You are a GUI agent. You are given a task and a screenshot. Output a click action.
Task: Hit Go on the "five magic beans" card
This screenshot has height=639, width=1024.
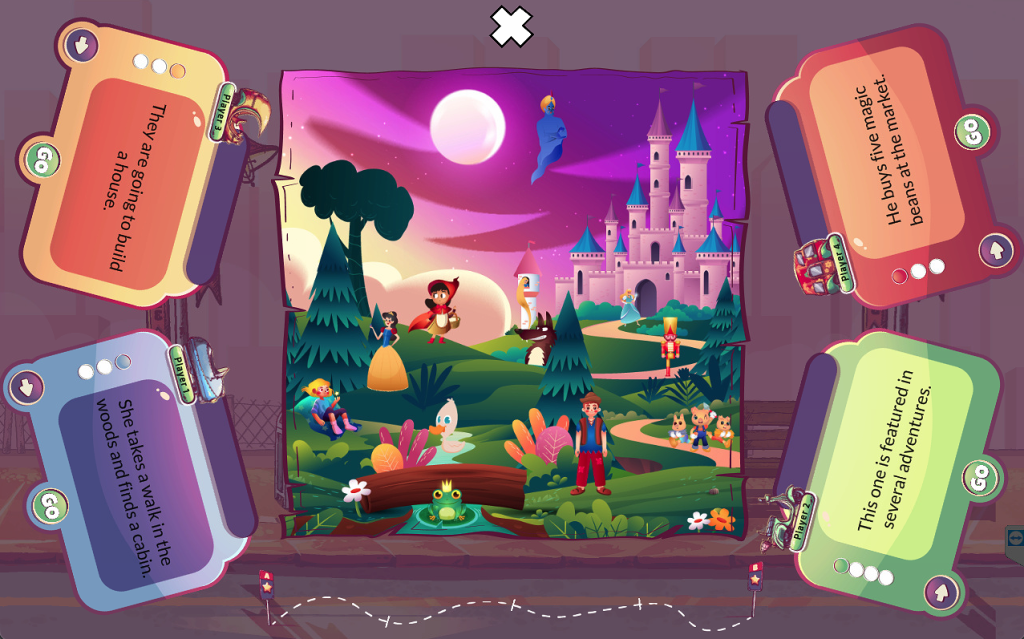coord(970,131)
